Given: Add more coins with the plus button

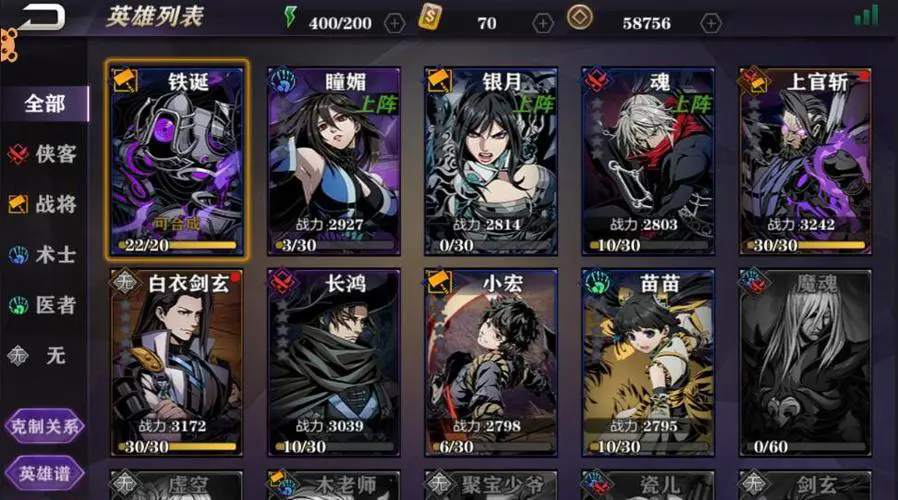Looking at the screenshot, I should (x=711, y=23).
